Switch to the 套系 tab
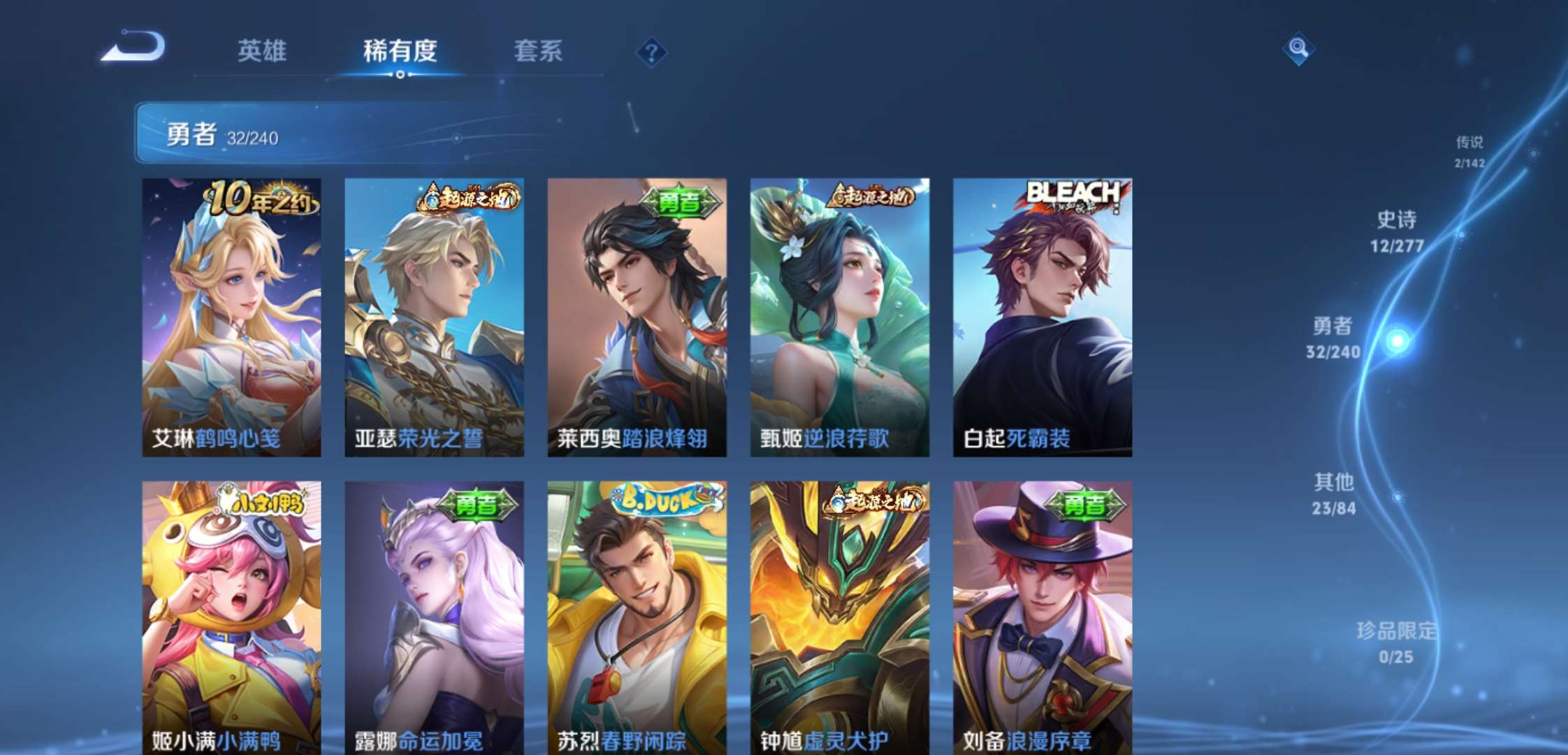 point(537,52)
